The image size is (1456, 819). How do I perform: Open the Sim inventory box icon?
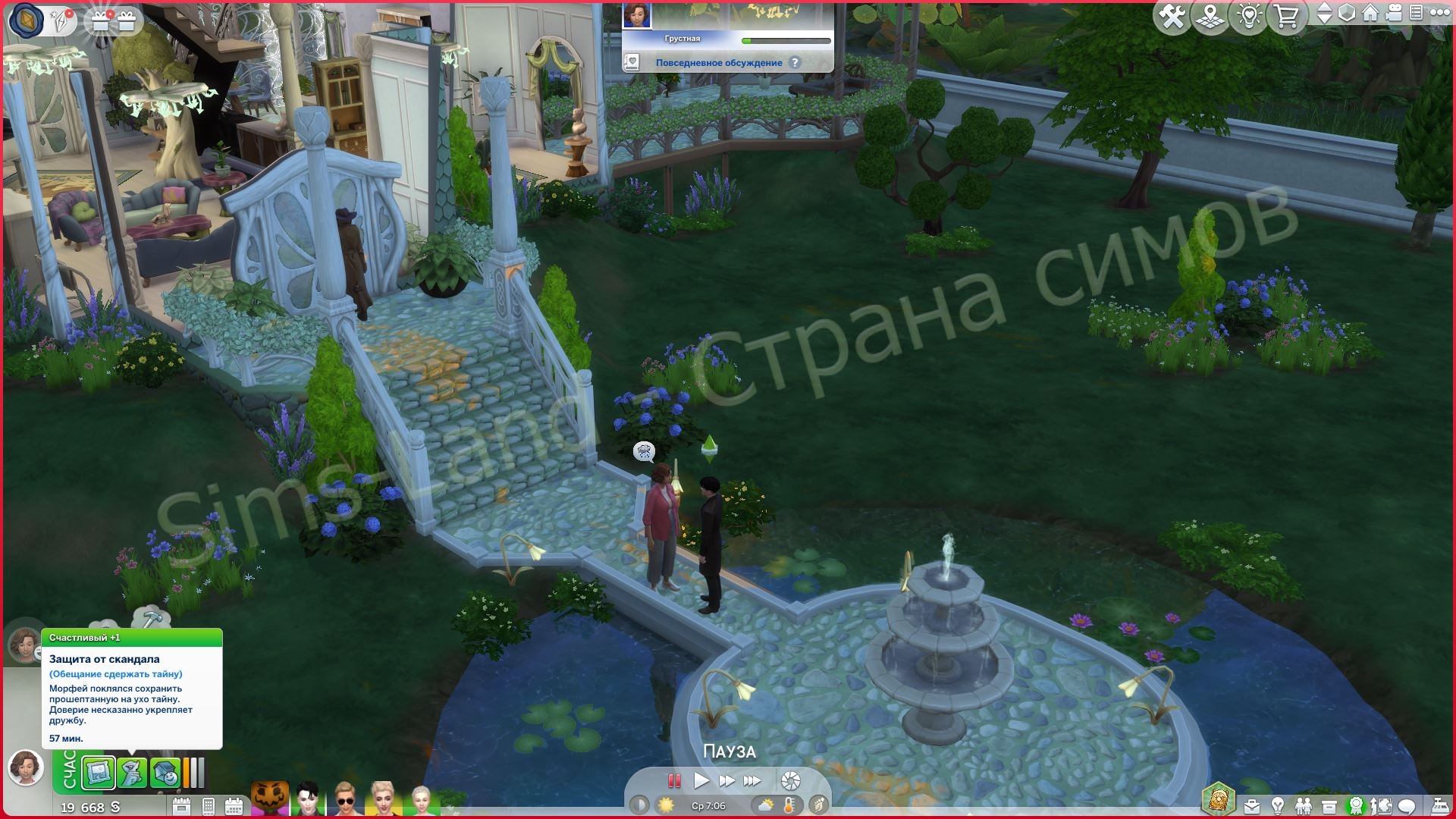coord(1329,806)
